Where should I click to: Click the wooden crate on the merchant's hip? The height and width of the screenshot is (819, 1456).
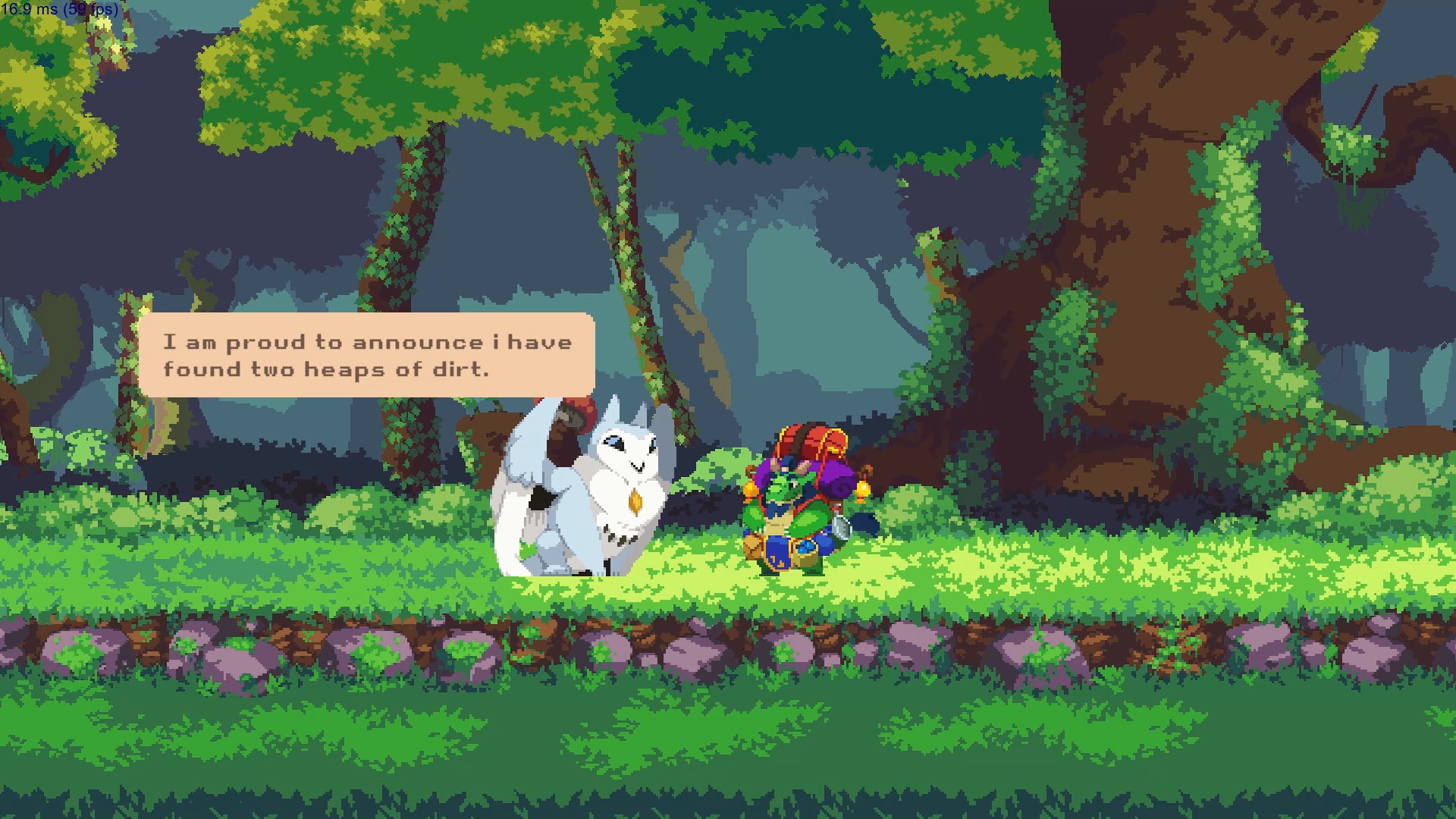(x=752, y=548)
